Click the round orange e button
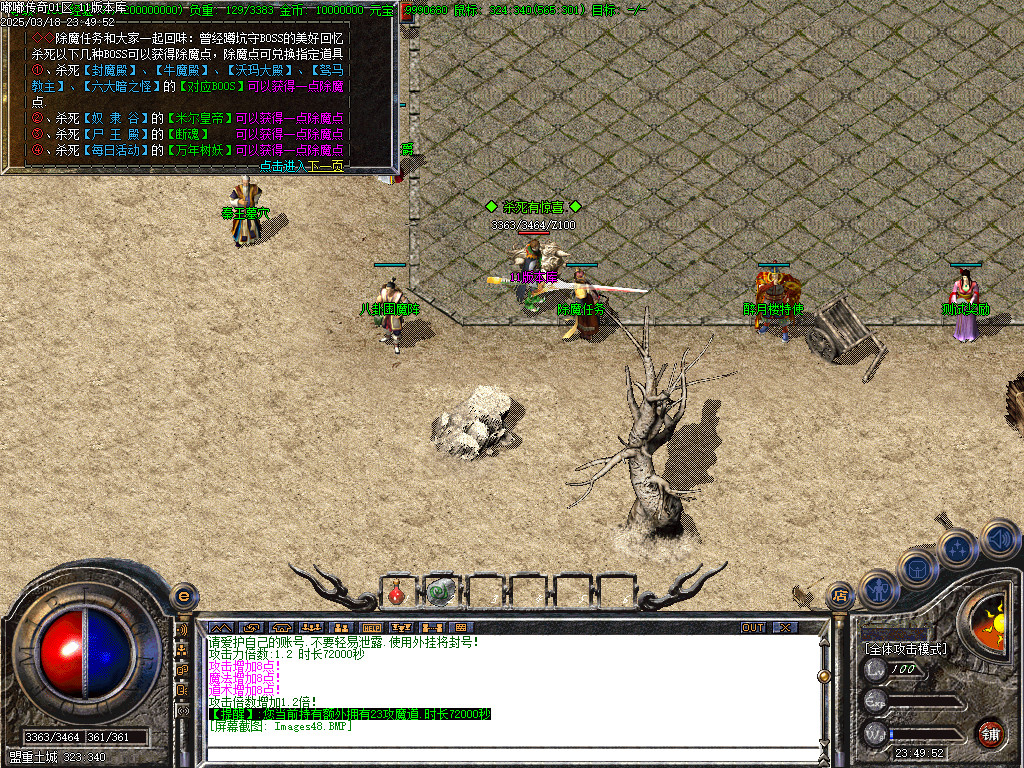The height and width of the screenshot is (768, 1024). coord(183,596)
